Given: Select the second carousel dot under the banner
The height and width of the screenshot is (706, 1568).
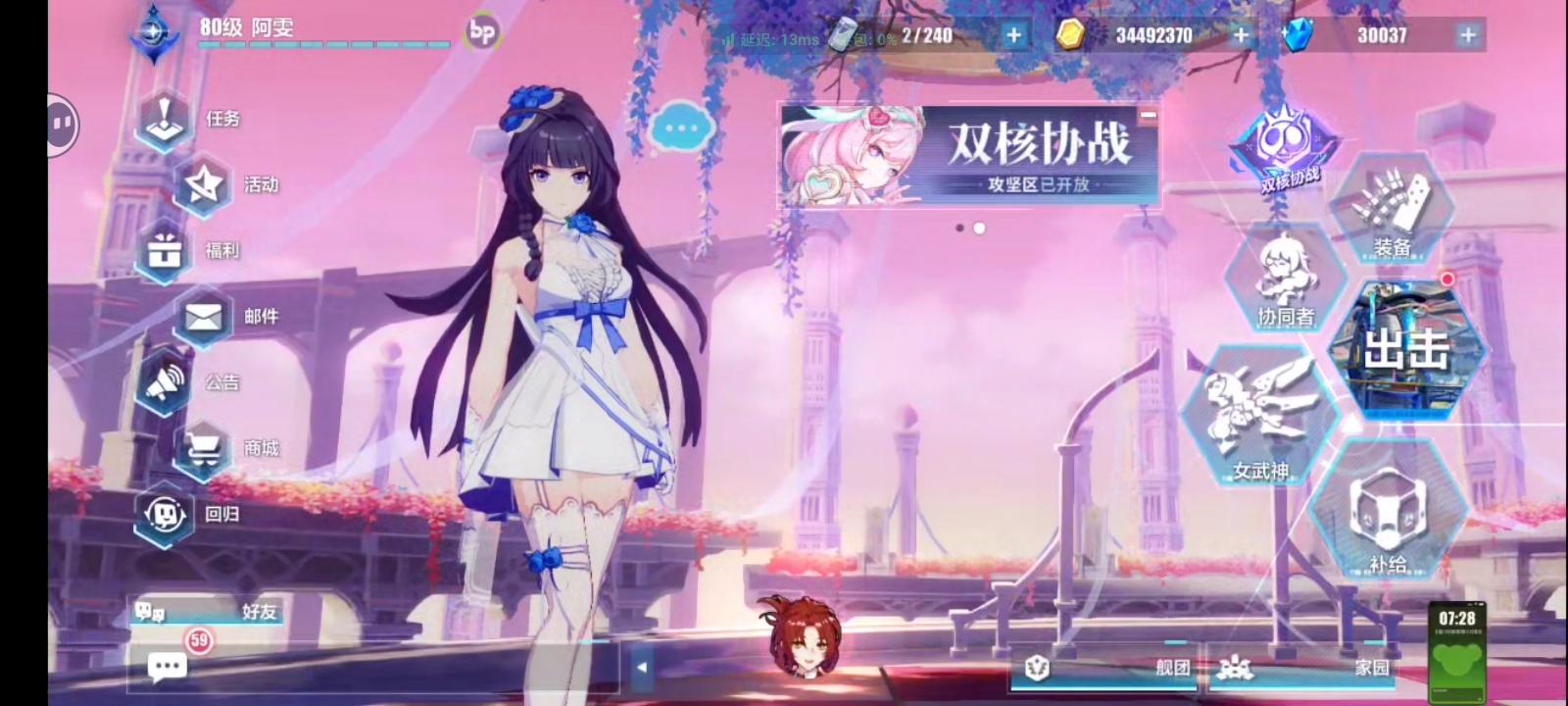Looking at the screenshot, I should (977, 228).
